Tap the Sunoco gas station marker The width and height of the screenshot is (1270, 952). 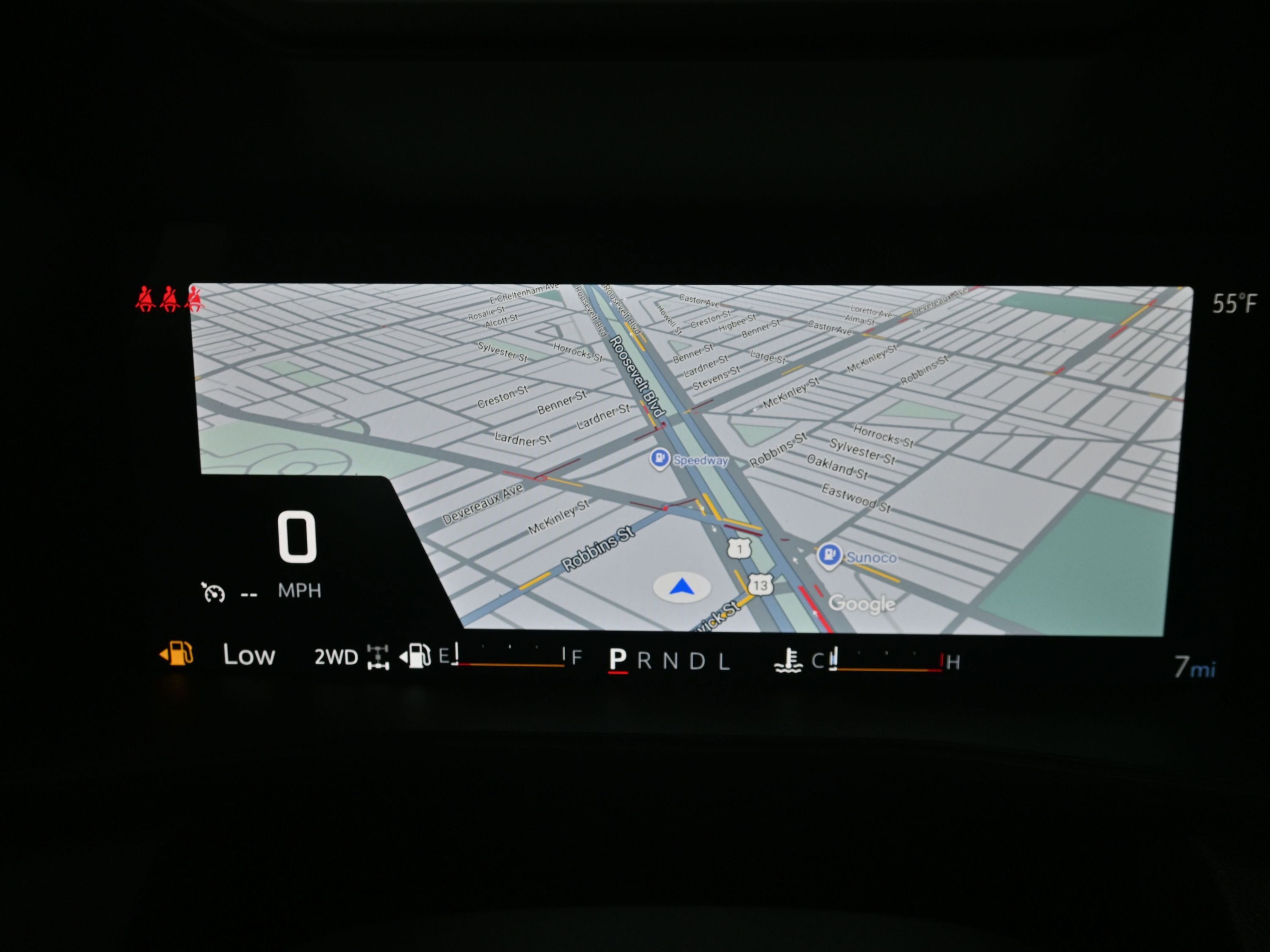(x=829, y=555)
